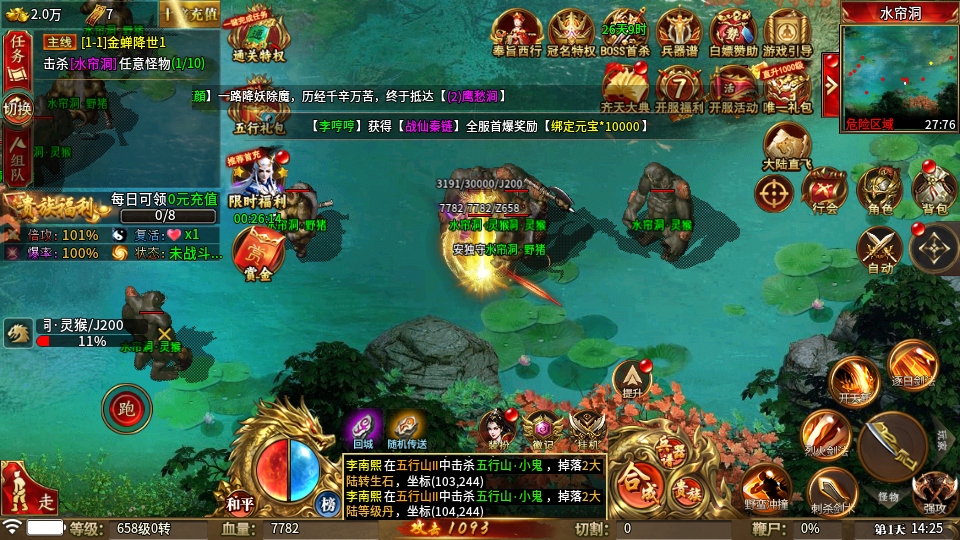Screen dimensions: 960x540
Task: Click the 跑 run mode button
Action: (x=126, y=408)
